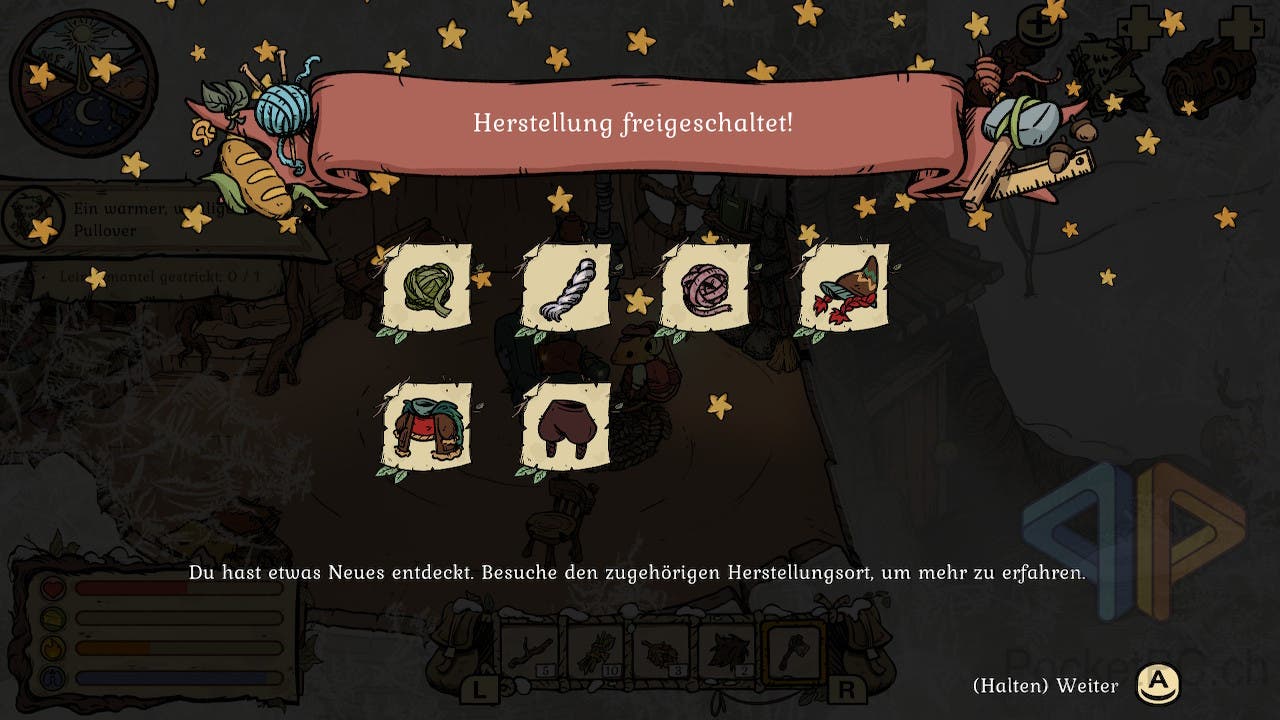
Task: Pick the pink yarn ball recipe card
Action: 705,287
